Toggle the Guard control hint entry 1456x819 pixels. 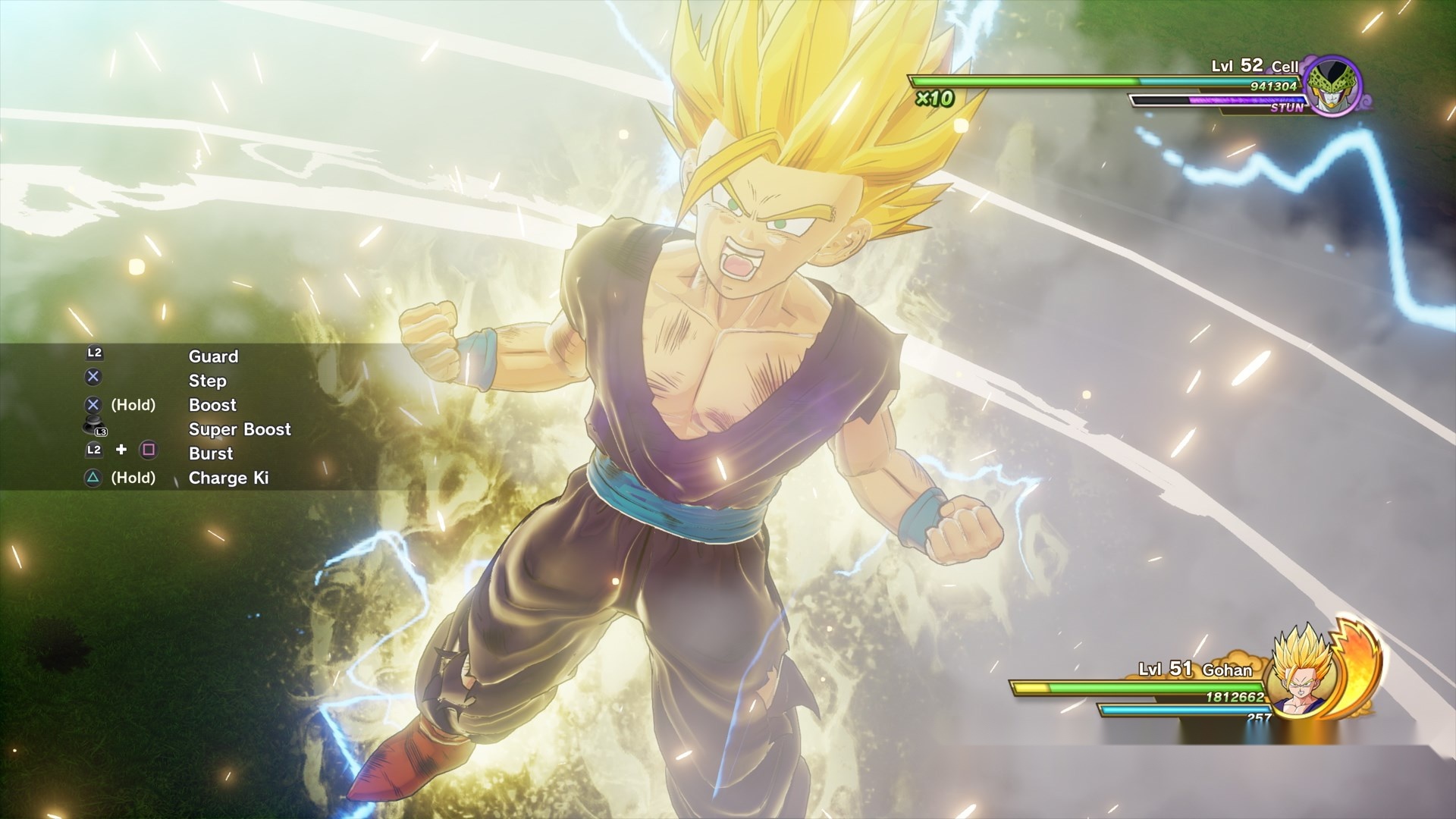tap(213, 356)
